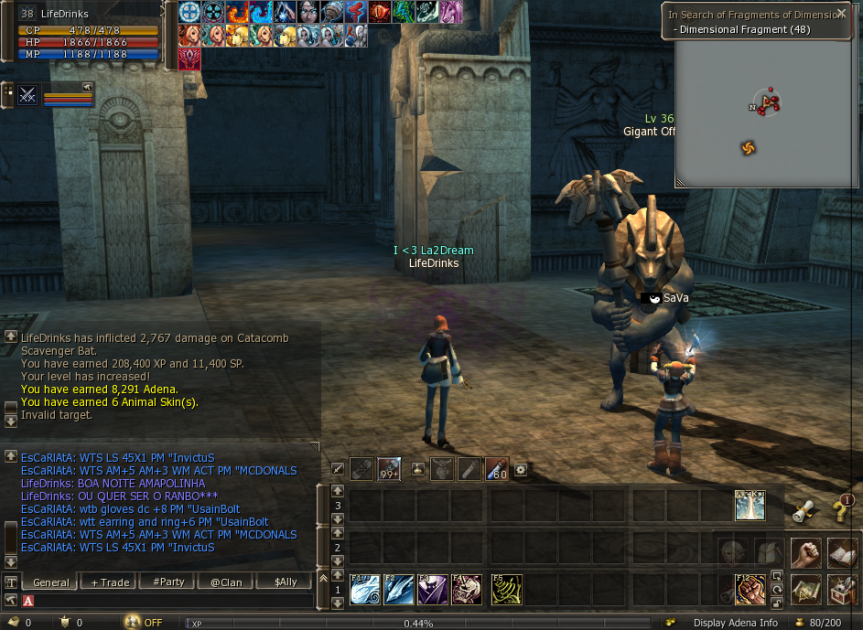Click the Display Adena Info button
863x630 pixels.
[x=735, y=623]
